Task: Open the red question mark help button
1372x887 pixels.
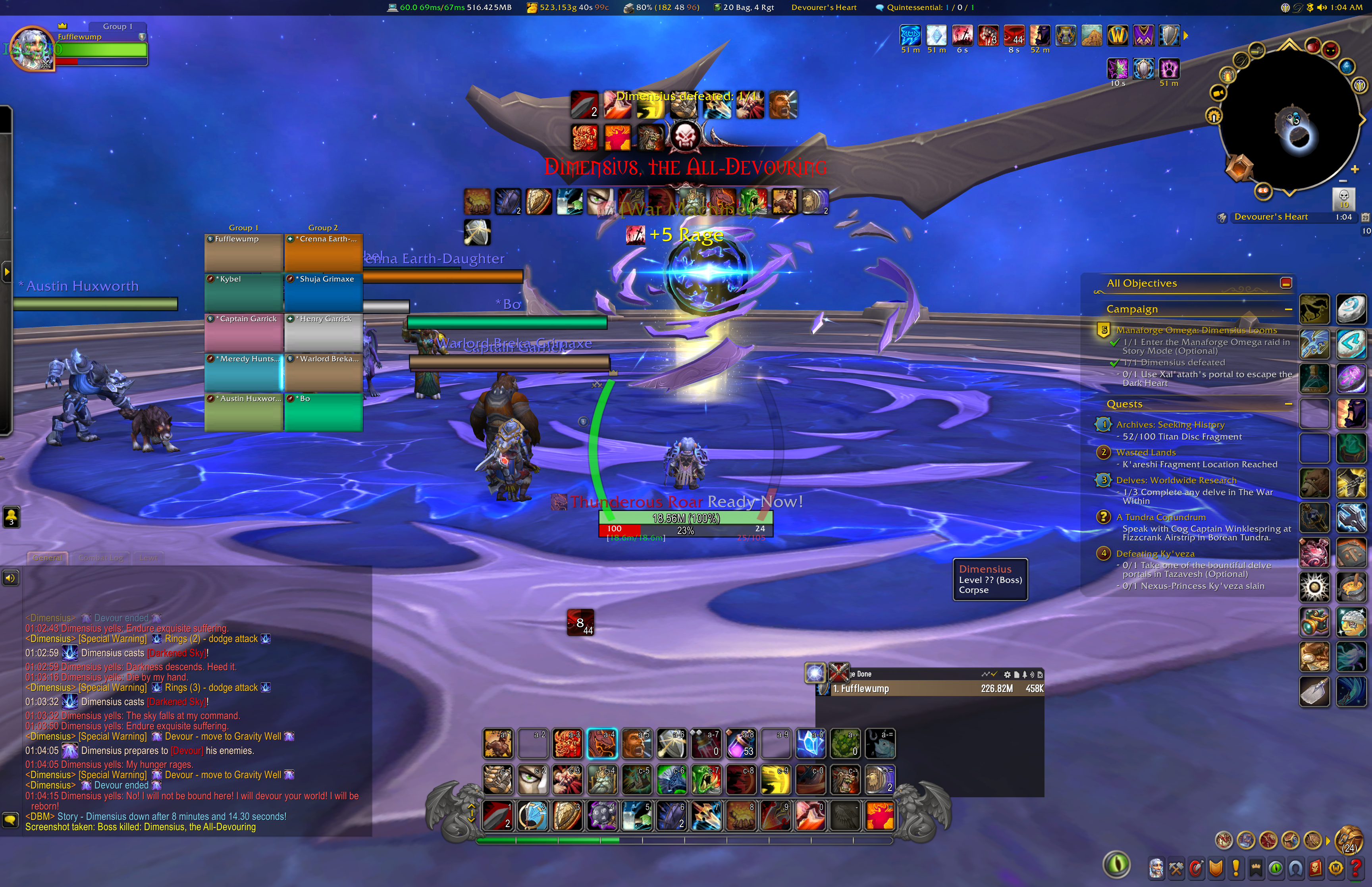Action: [1356, 868]
